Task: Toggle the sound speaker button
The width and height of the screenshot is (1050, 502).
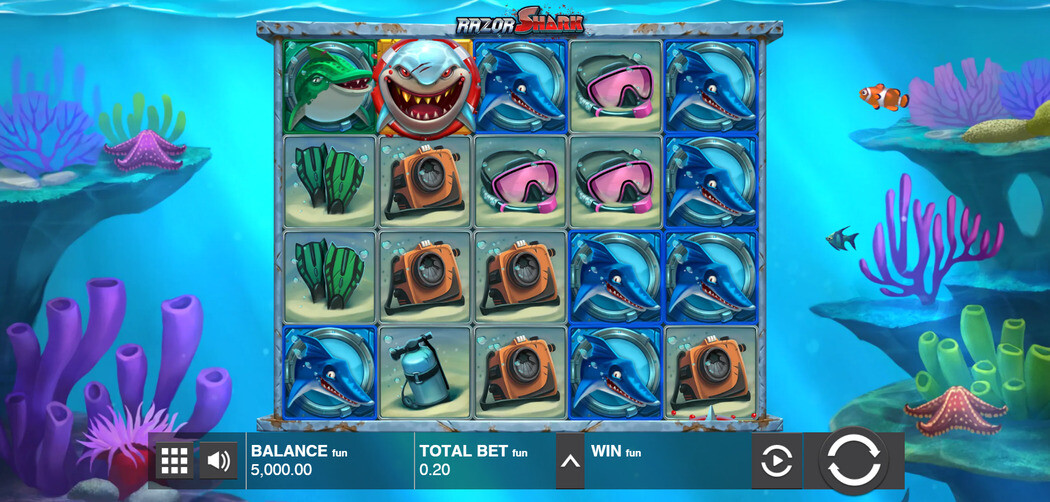Action: [219, 461]
